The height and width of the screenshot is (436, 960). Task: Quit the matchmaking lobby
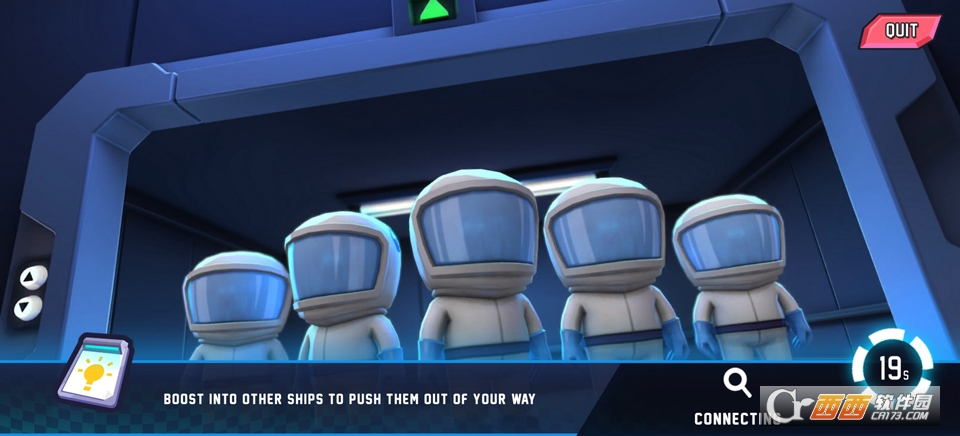[x=901, y=31]
